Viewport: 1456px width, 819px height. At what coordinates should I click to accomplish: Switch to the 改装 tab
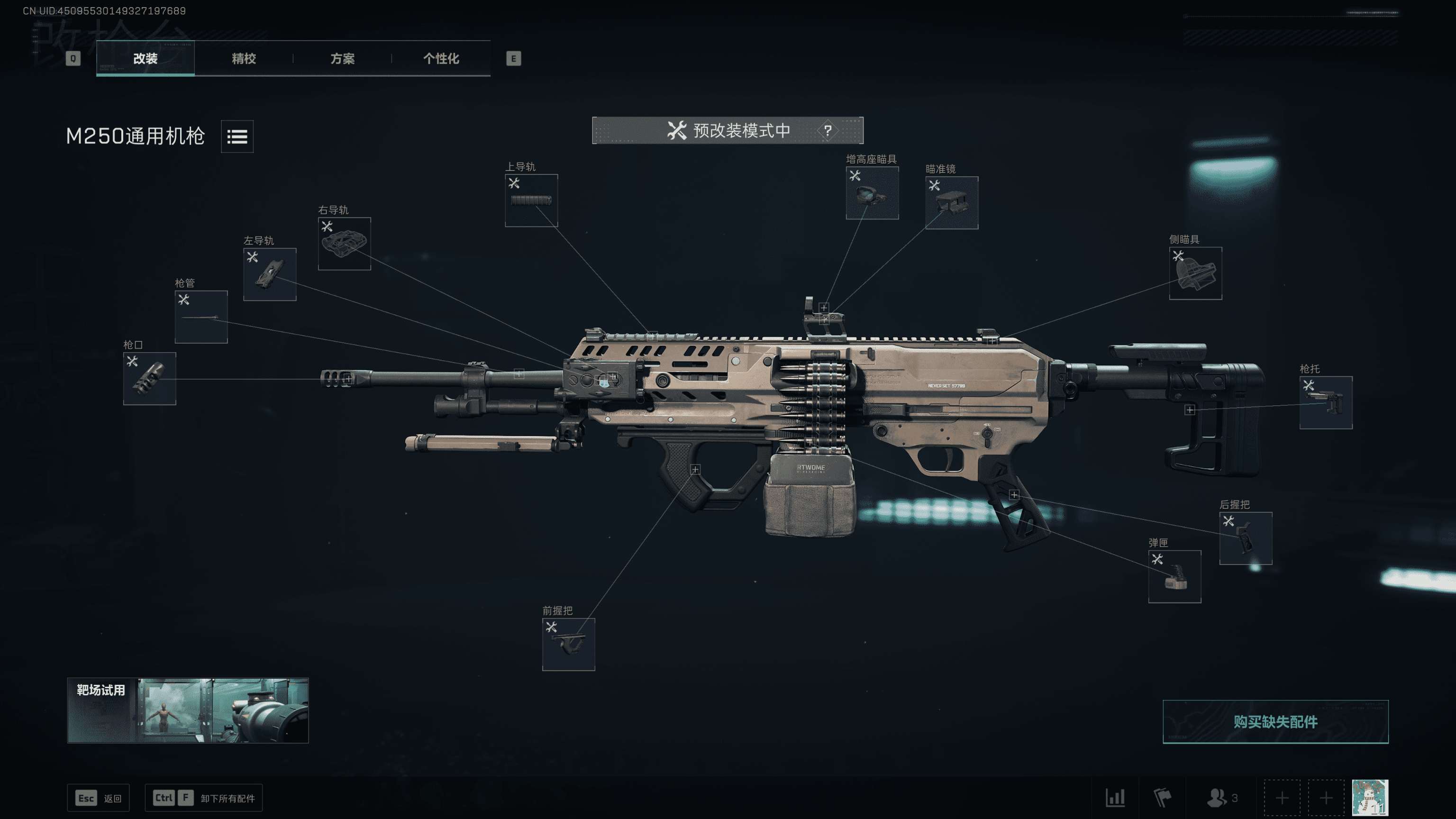click(145, 58)
